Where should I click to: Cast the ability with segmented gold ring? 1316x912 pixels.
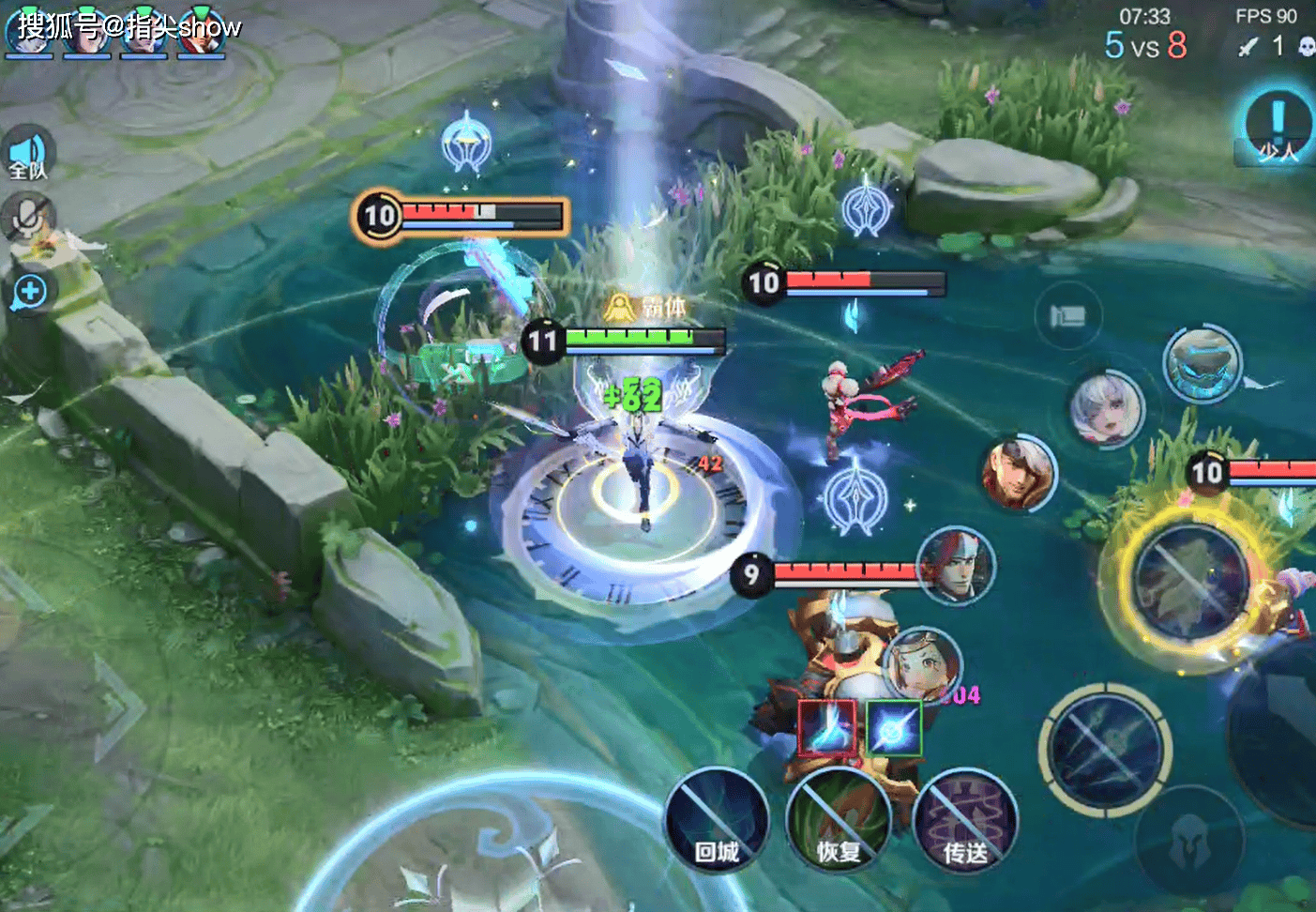tap(1106, 749)
